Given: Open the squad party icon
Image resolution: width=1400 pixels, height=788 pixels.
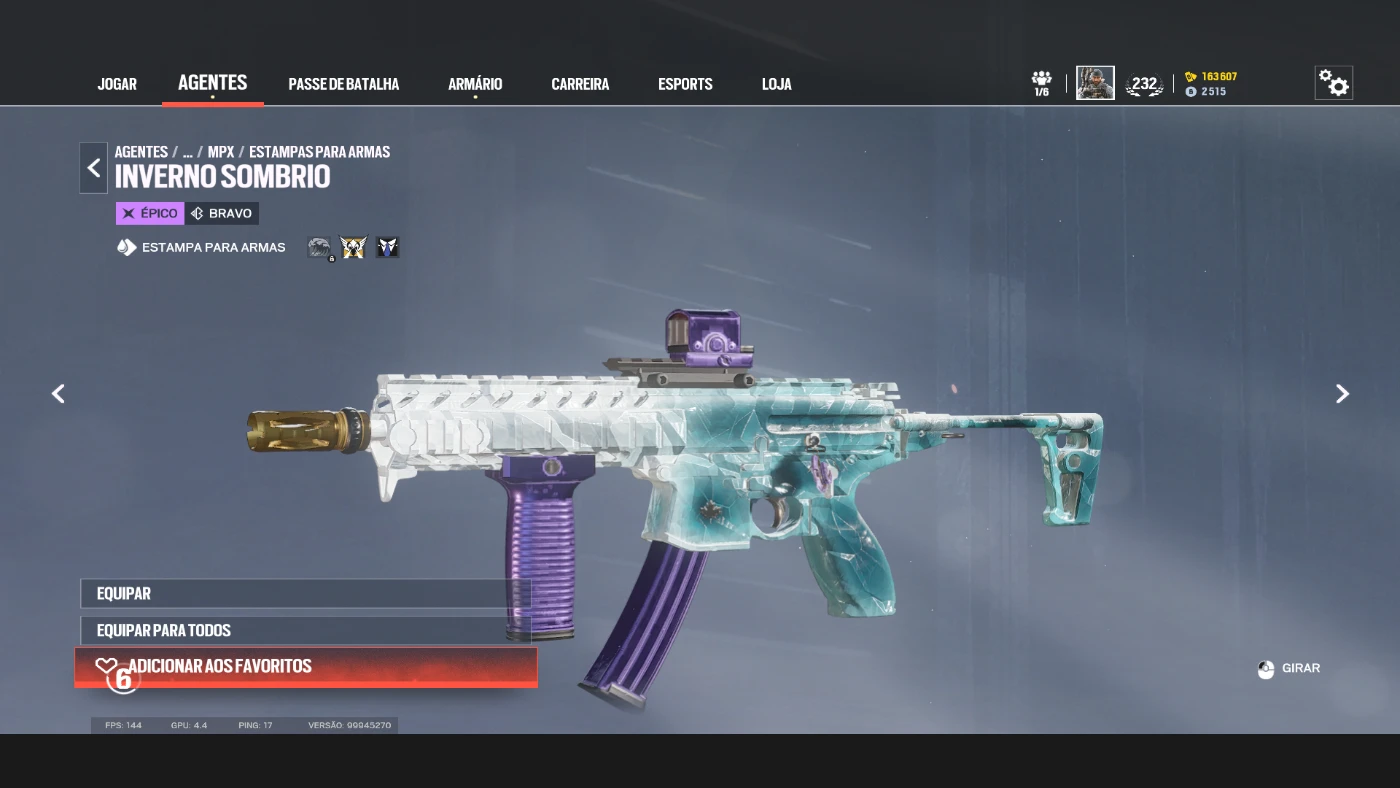Looking at the screenshot, I should [x=1042, y=83].
